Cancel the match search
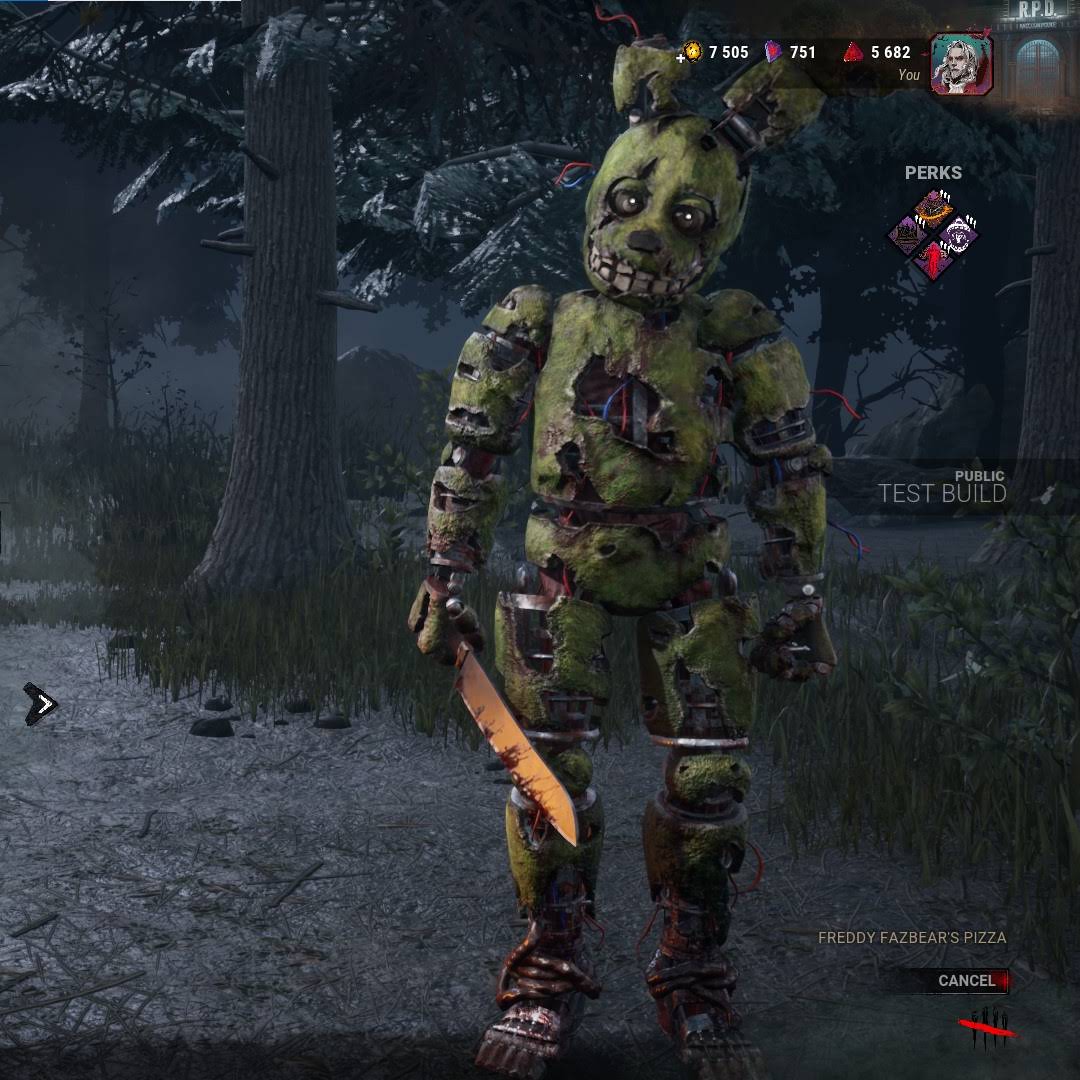The height and width of the screenshot is (1080, 1080). tap(967, 981)
